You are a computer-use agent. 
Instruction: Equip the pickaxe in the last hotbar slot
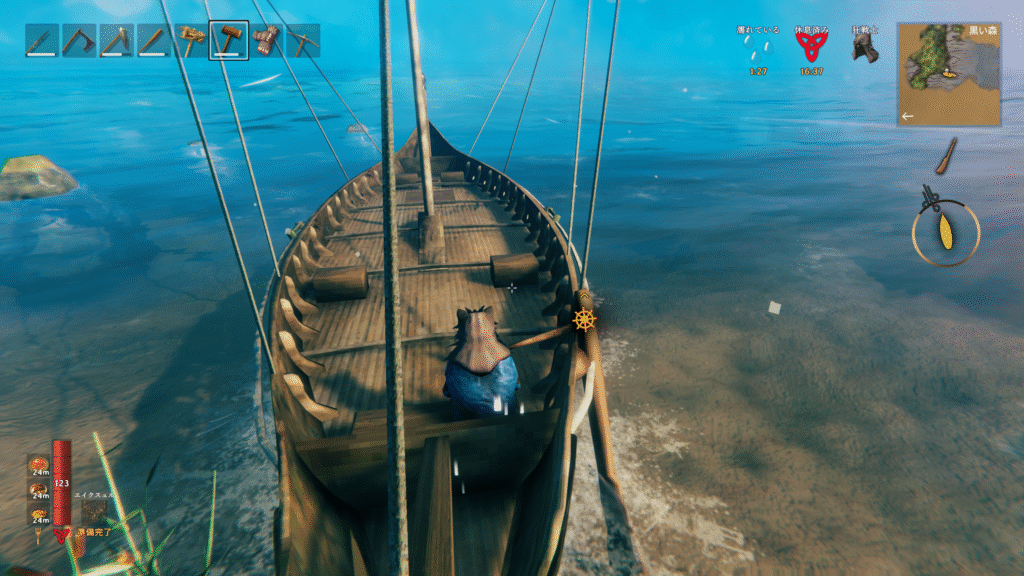click(x=303, y=41)
